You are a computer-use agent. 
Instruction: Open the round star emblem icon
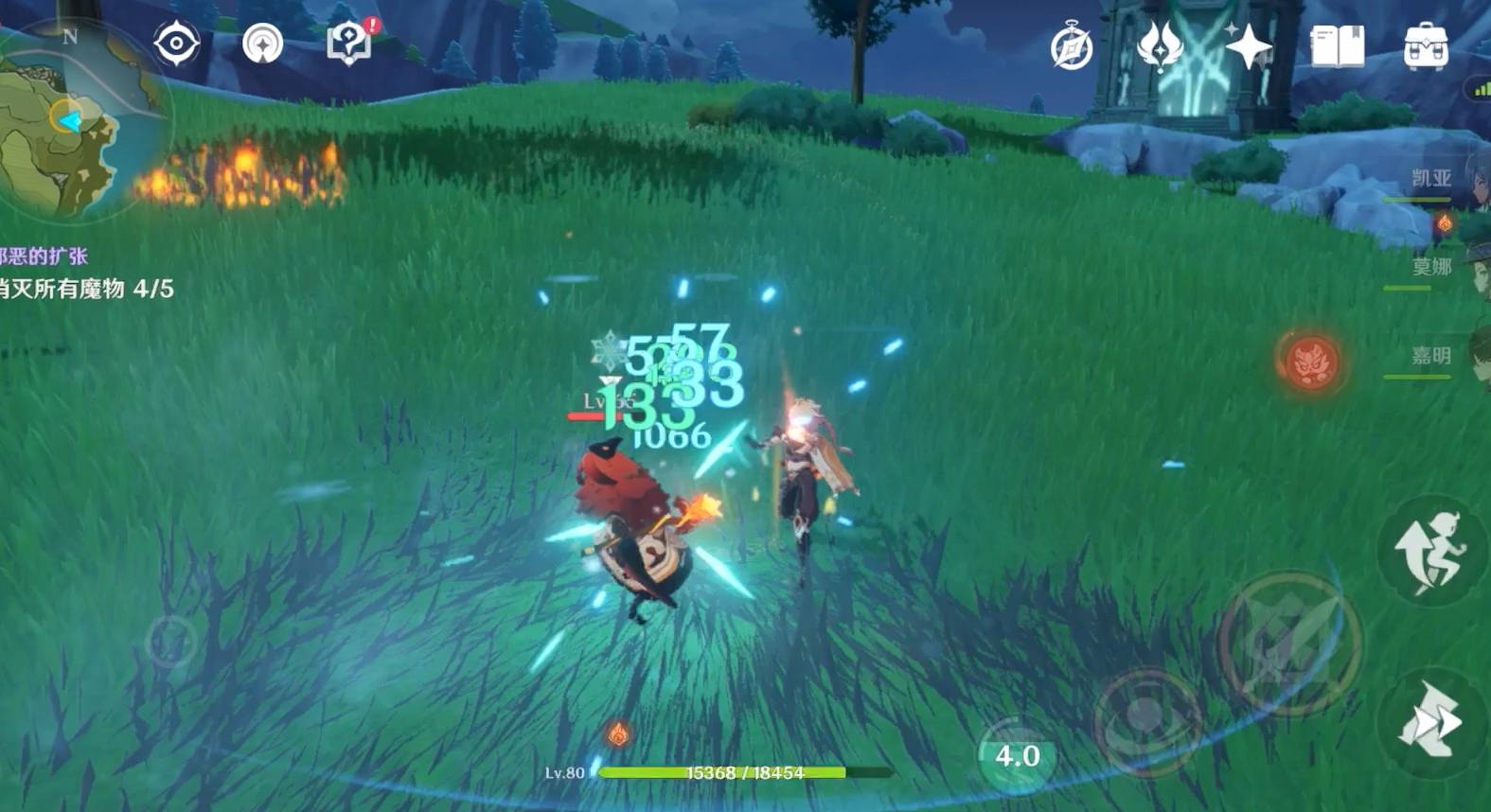coord(262,44)
